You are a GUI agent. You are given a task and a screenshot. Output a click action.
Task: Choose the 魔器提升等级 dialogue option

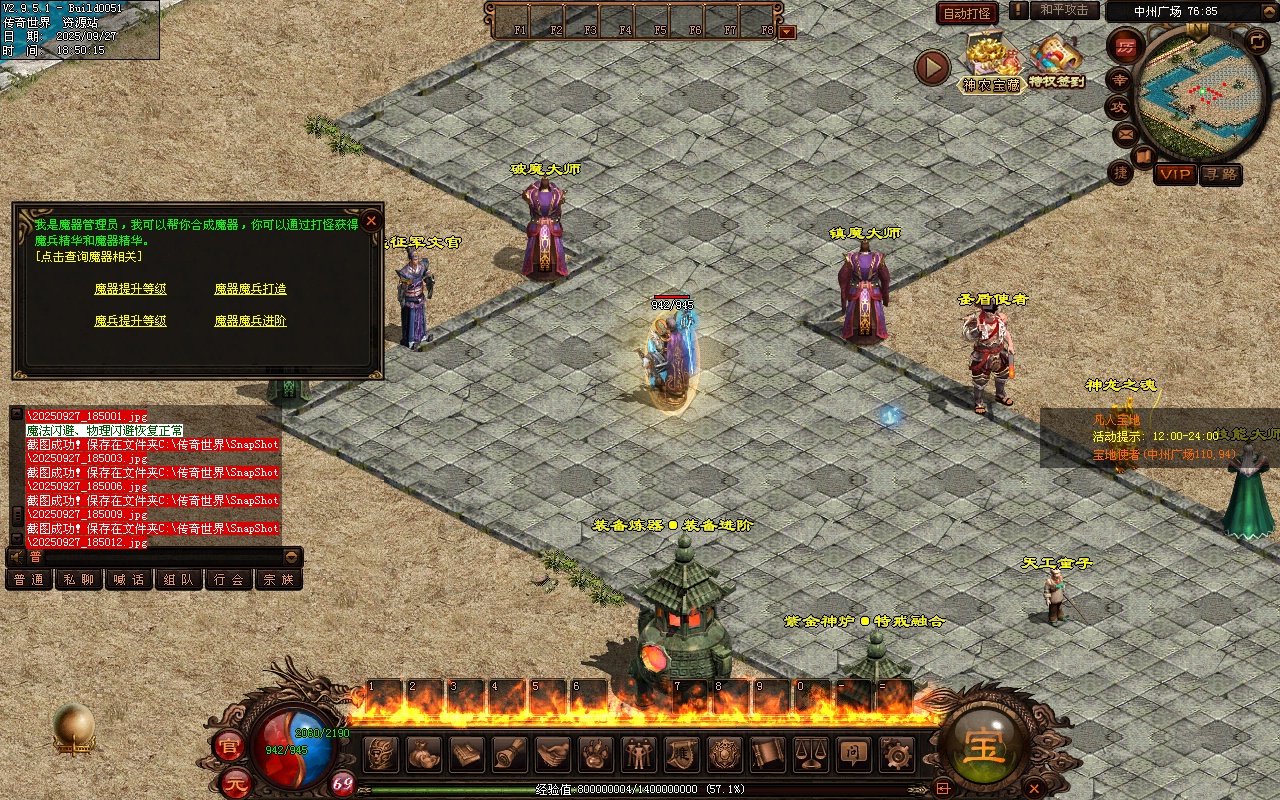pos(130,289)
